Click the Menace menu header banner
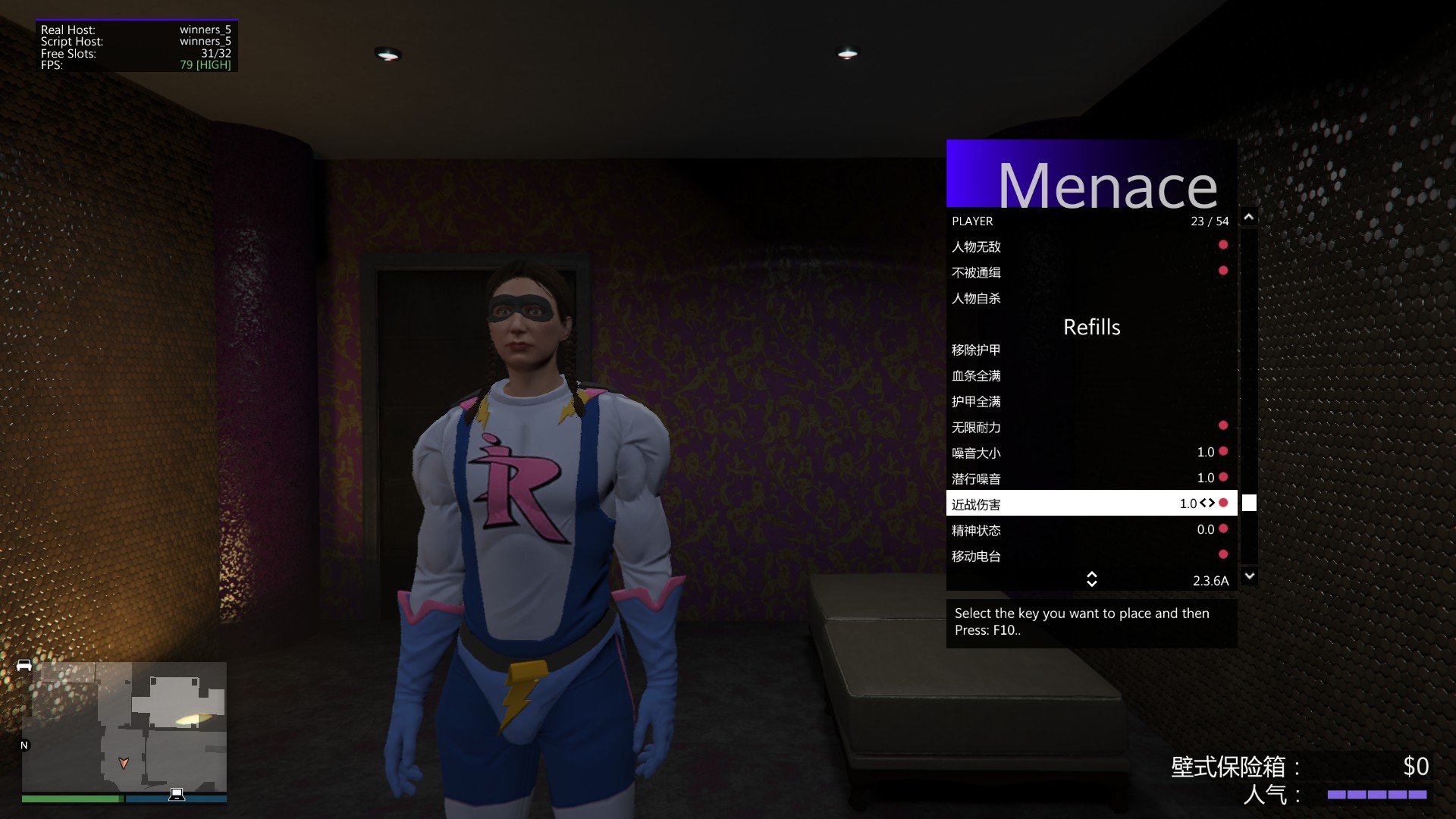 [1091, 174]
